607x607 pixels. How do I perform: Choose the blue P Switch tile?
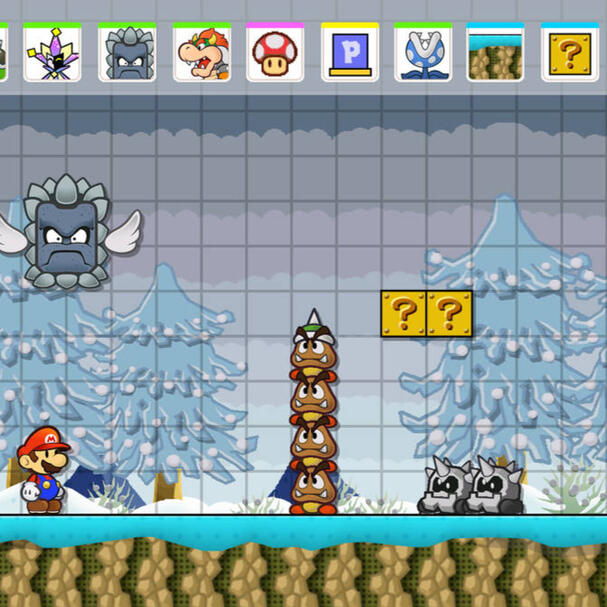[349, 53]
